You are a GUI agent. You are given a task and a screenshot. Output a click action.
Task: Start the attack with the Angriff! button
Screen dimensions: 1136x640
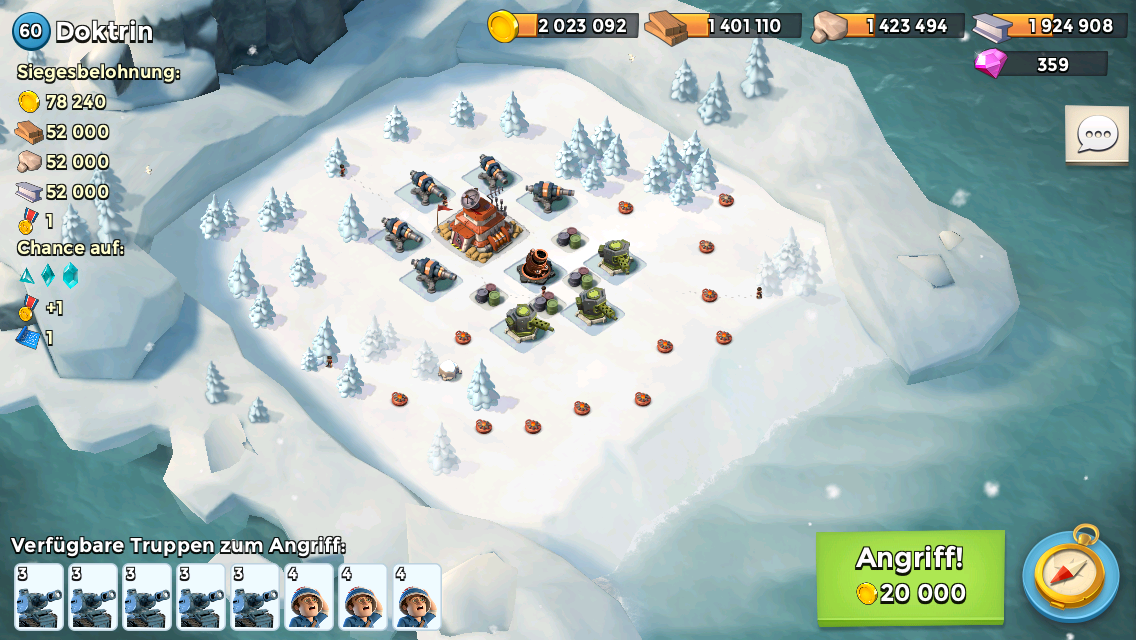(910, 576)
